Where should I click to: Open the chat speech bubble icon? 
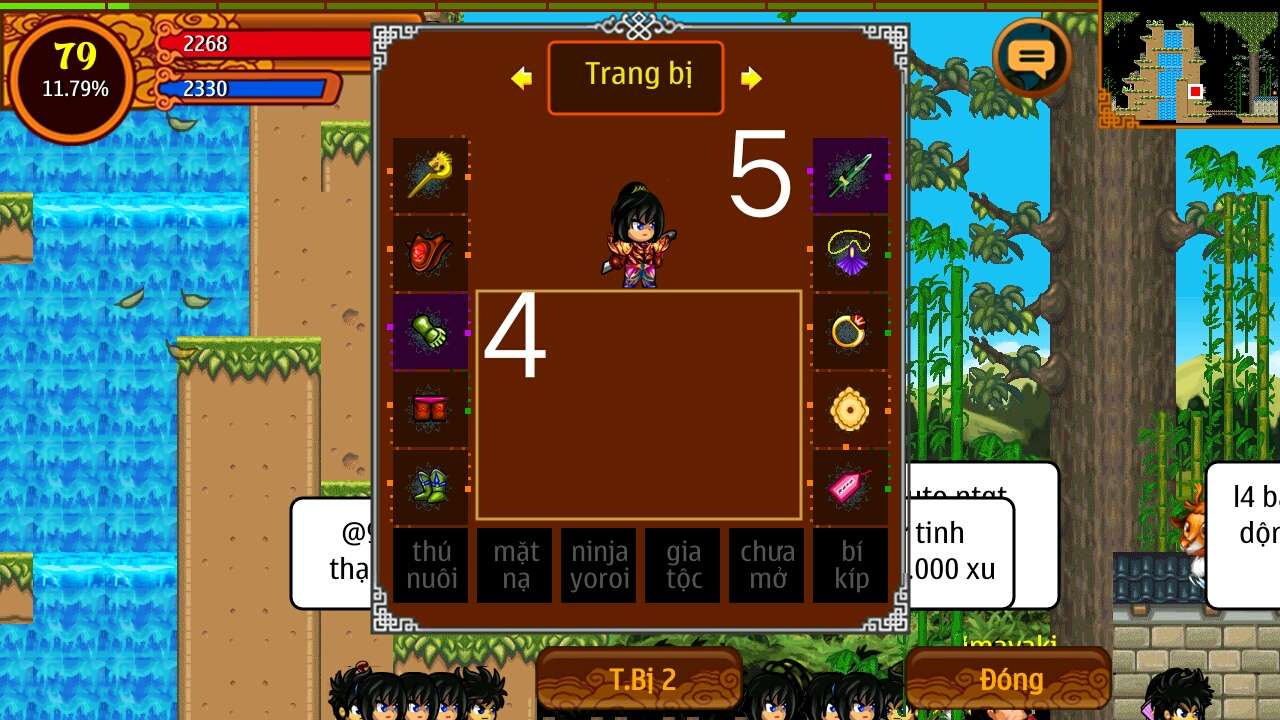point(1032,58)
